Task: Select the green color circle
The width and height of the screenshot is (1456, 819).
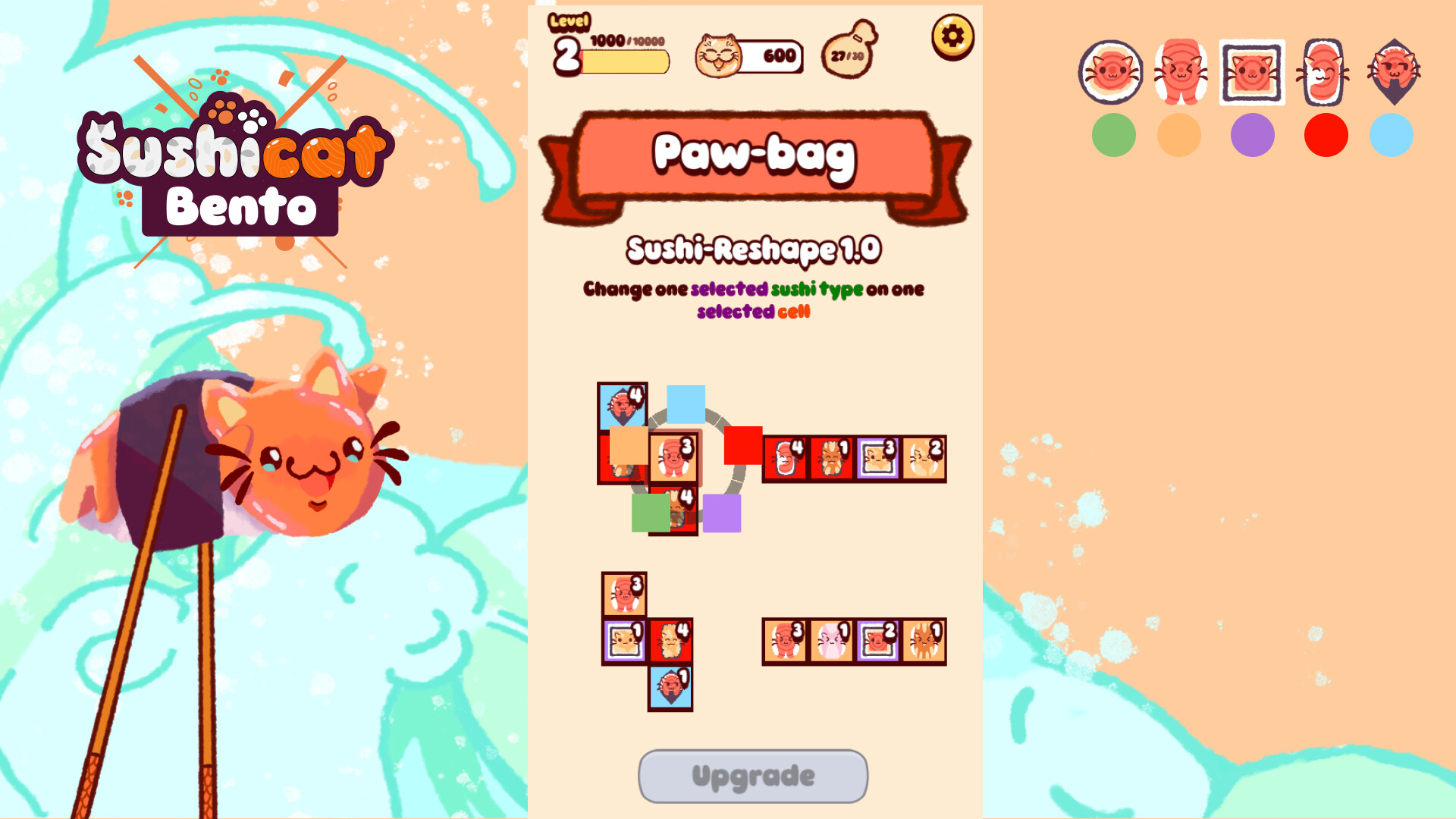Action: [x=1113, y=135]
